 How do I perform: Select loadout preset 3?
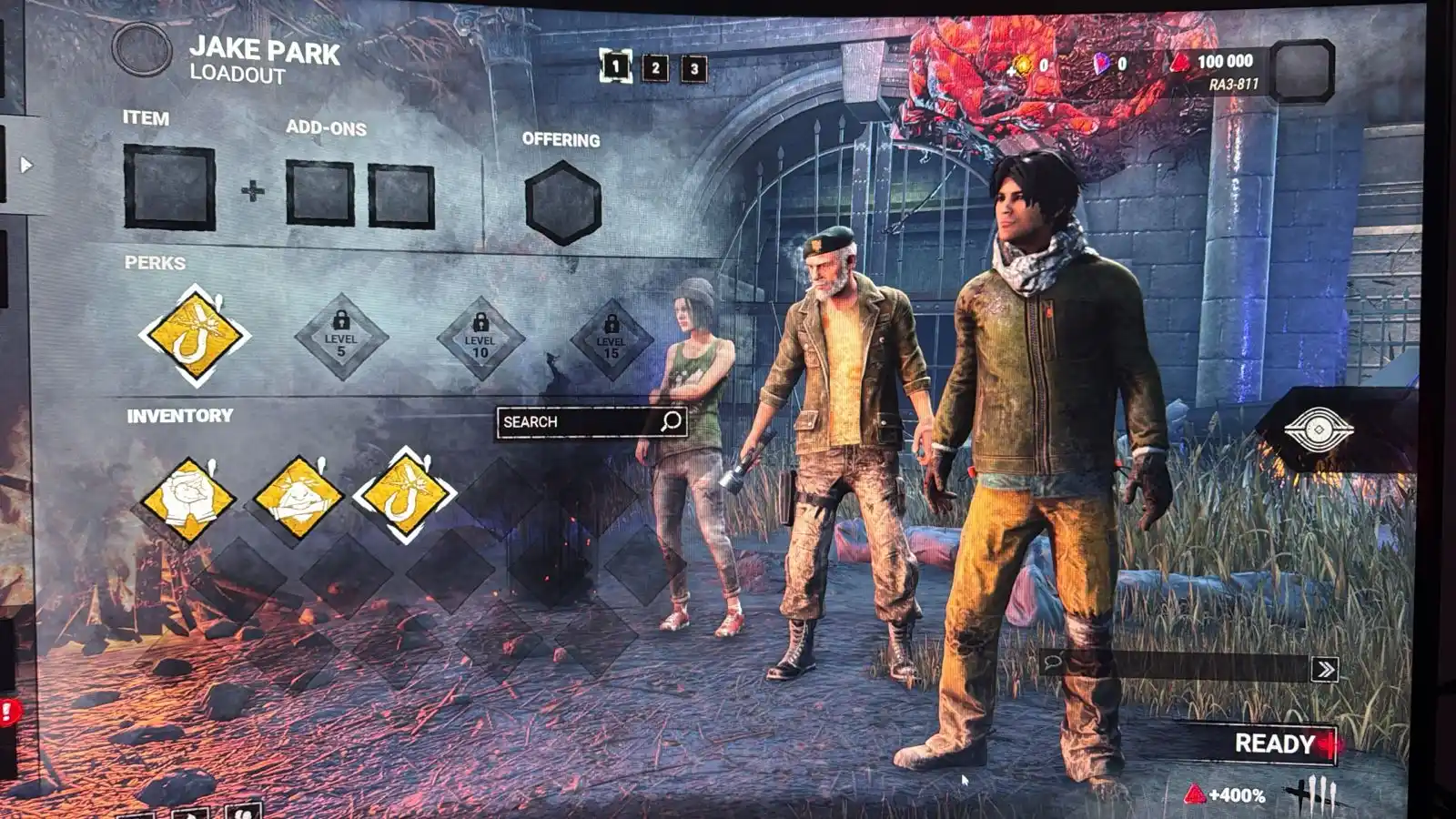(x=694, y=68)
